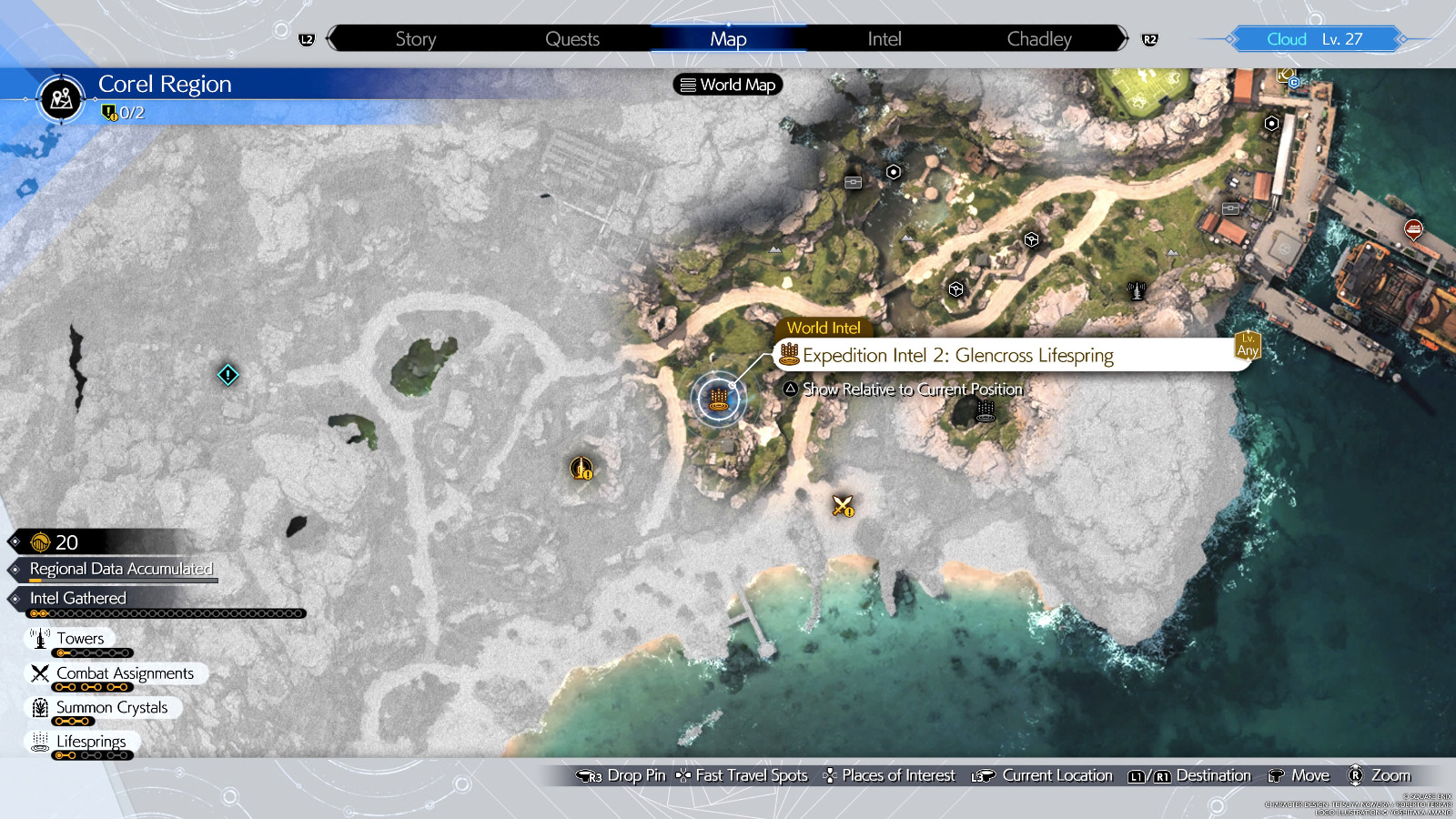
Task: Toggle the Combat Assignments legend entry
Action: tap(123, 672)
